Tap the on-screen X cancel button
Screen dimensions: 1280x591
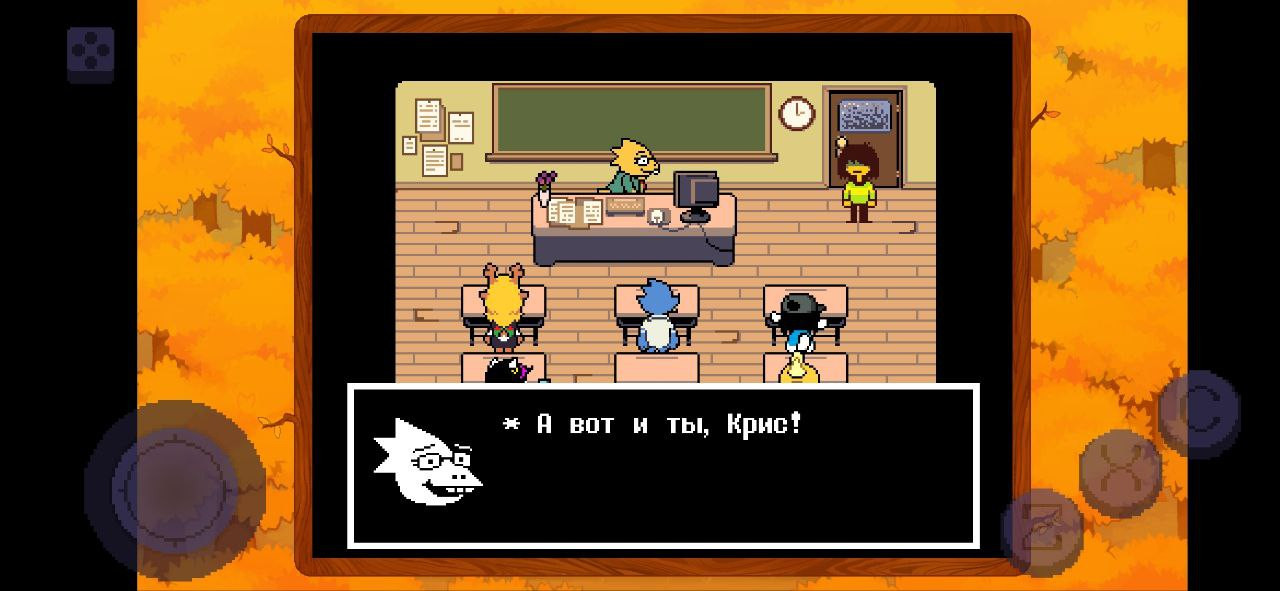[x=1120, y=472]
